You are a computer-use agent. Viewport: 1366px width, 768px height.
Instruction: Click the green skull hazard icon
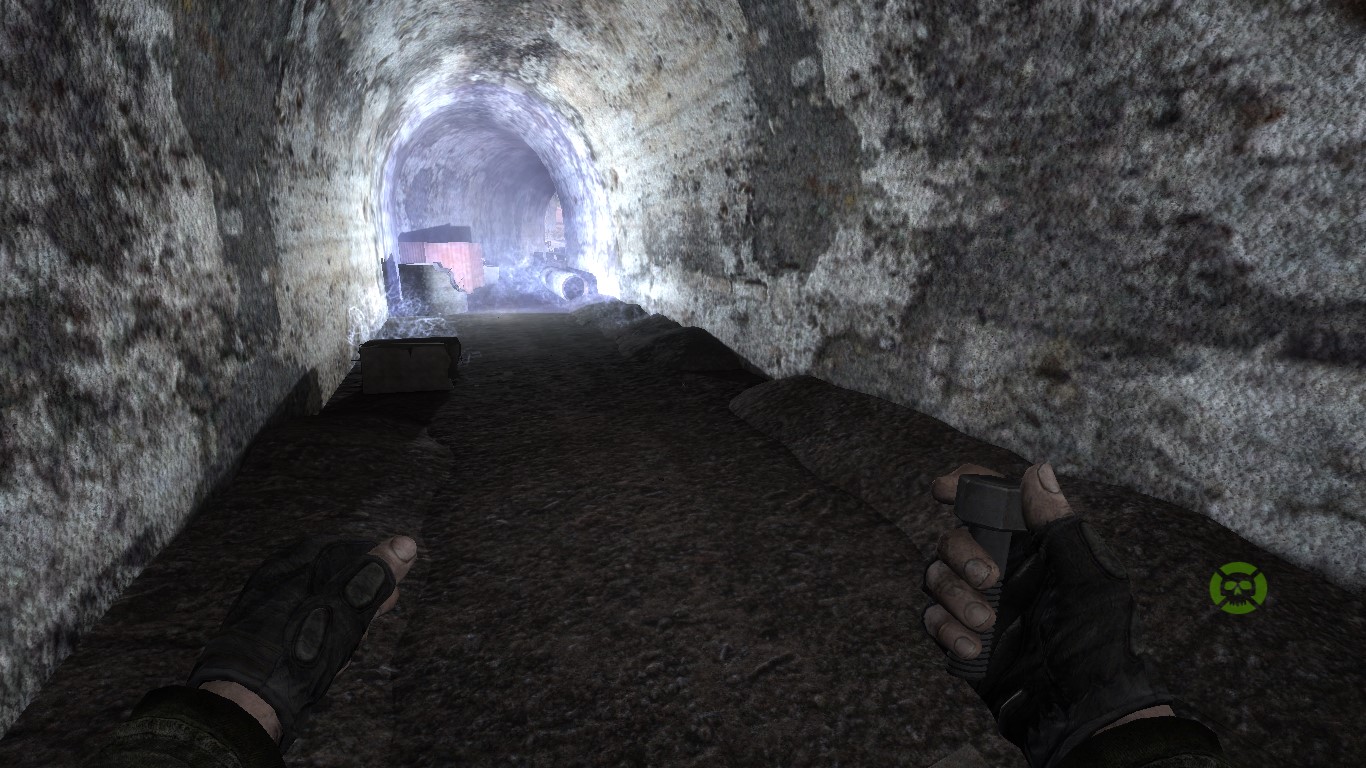[x=1237, y=587]
